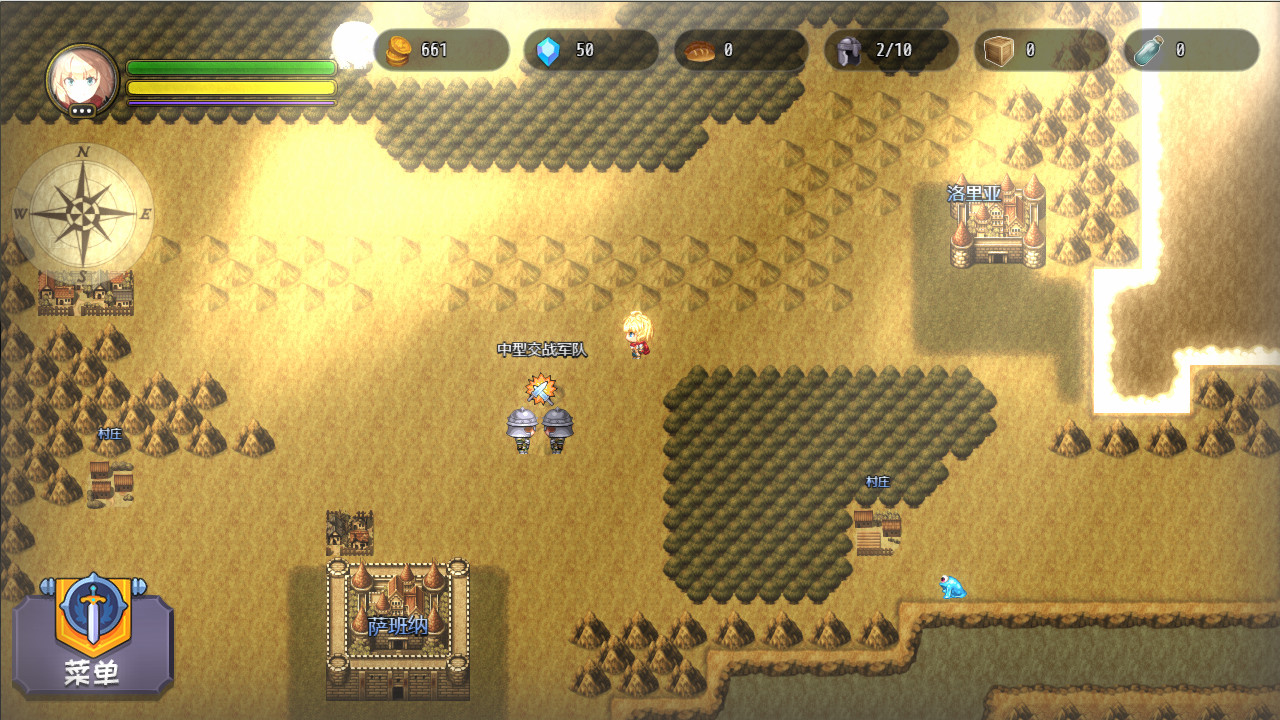Click the compass rose overlay

click(85, 211)
